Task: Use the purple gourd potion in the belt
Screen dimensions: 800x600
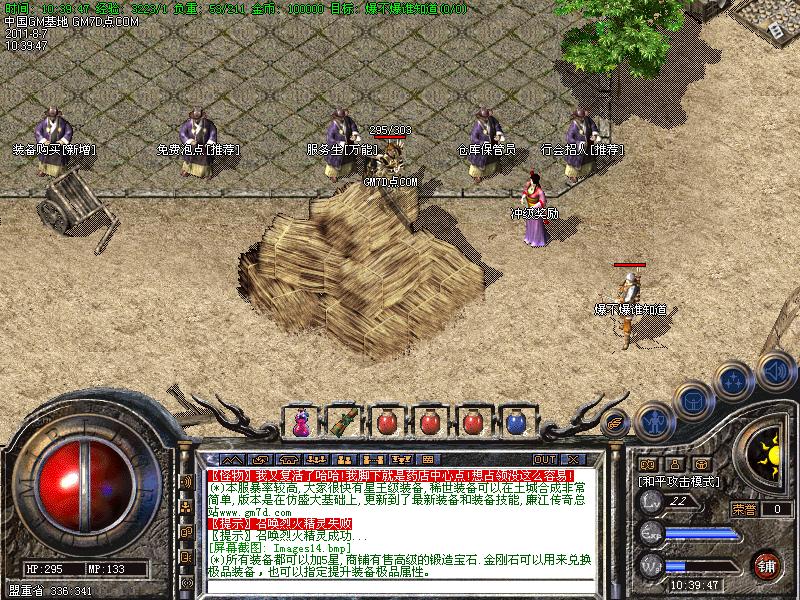Action: tap(300, 422)
